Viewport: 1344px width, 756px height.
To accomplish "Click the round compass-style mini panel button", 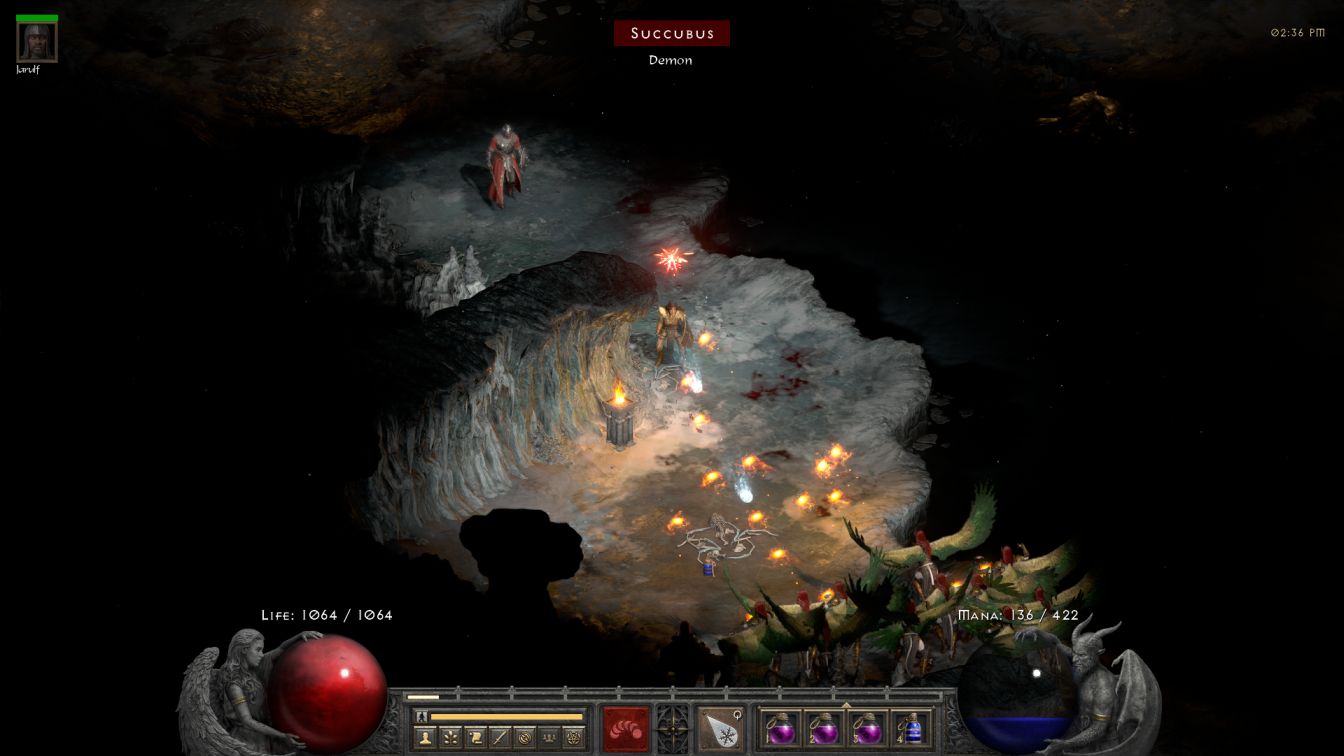I will pyautogui.click(x=525, y=738).
